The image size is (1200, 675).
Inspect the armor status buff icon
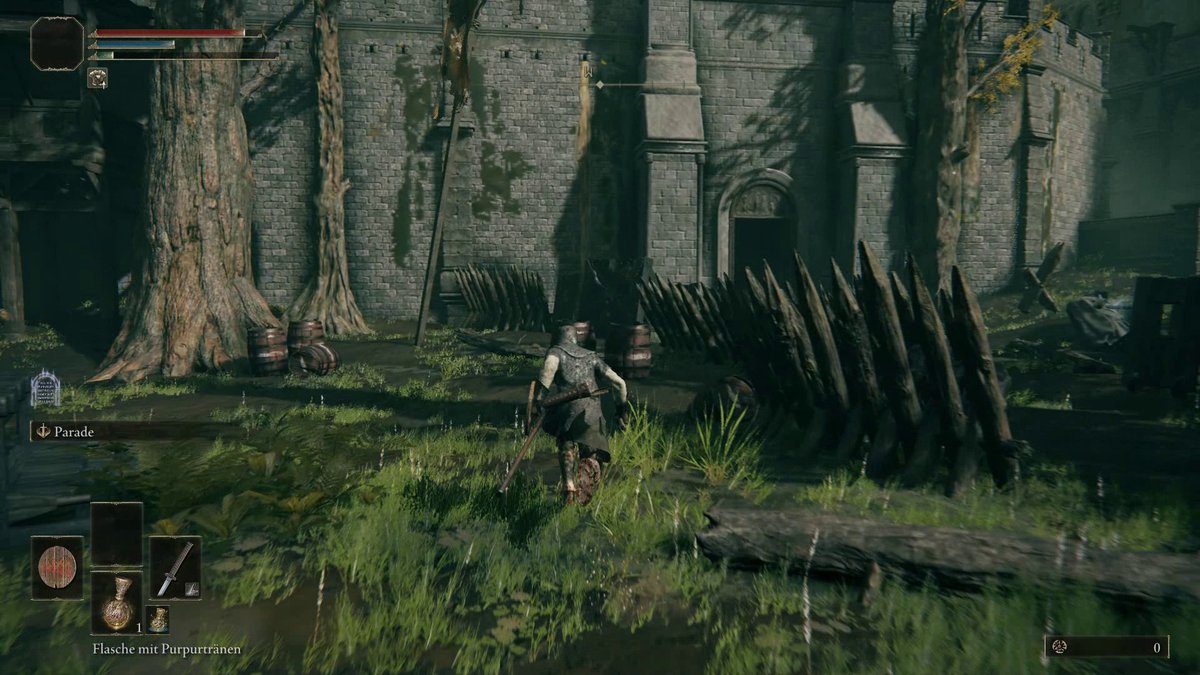pos(97,77)
